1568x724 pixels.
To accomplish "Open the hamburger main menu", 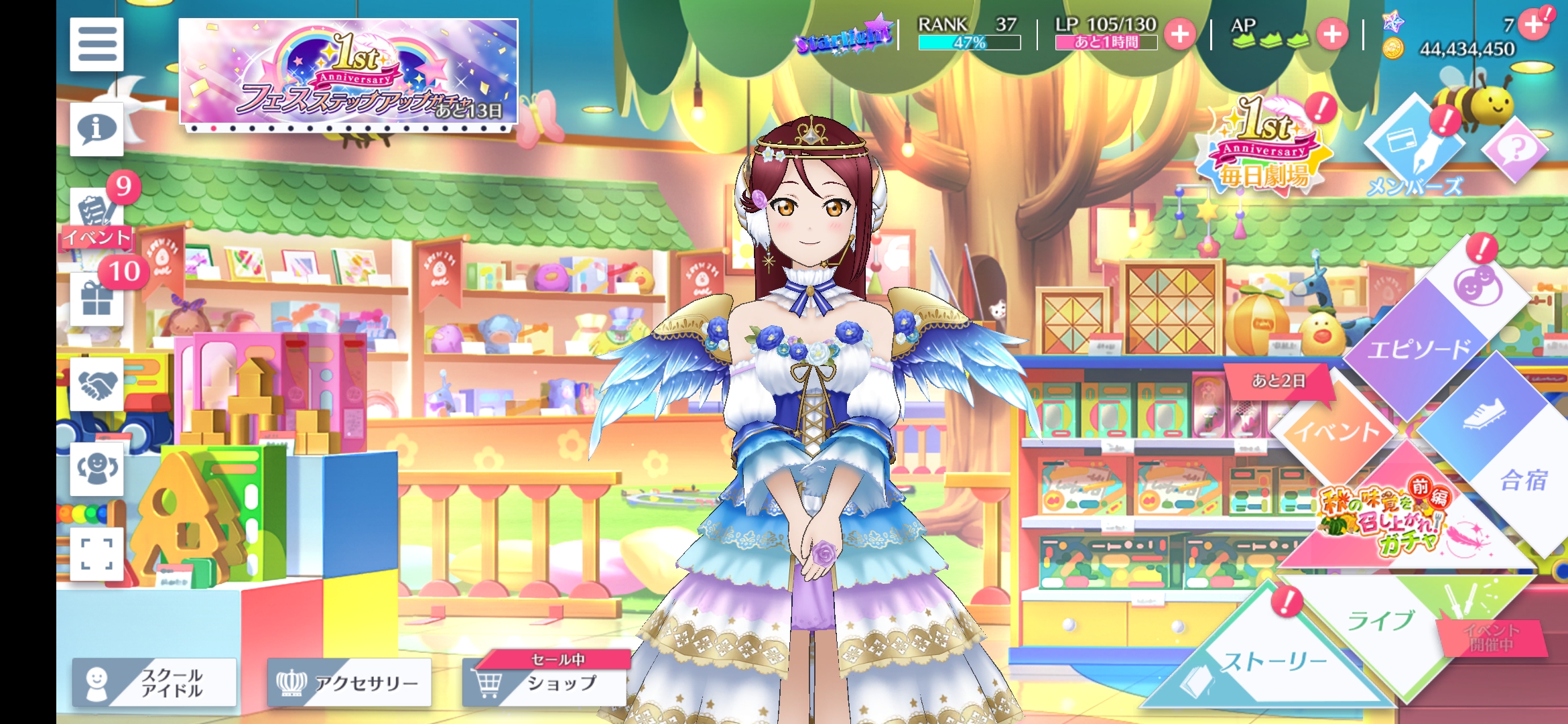I will (96, 44).
